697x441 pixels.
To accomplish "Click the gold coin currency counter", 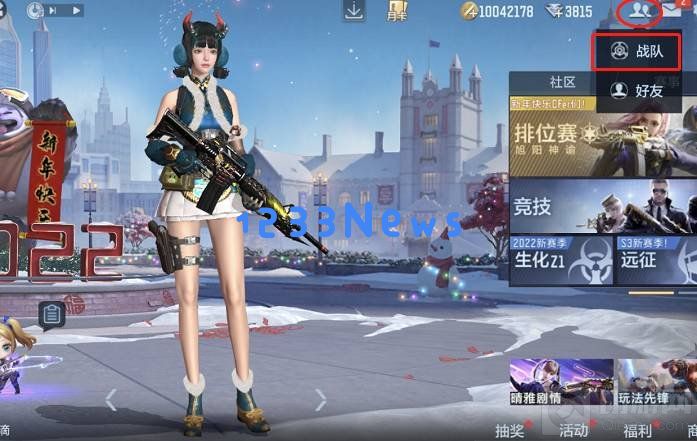I will [498, 12].
